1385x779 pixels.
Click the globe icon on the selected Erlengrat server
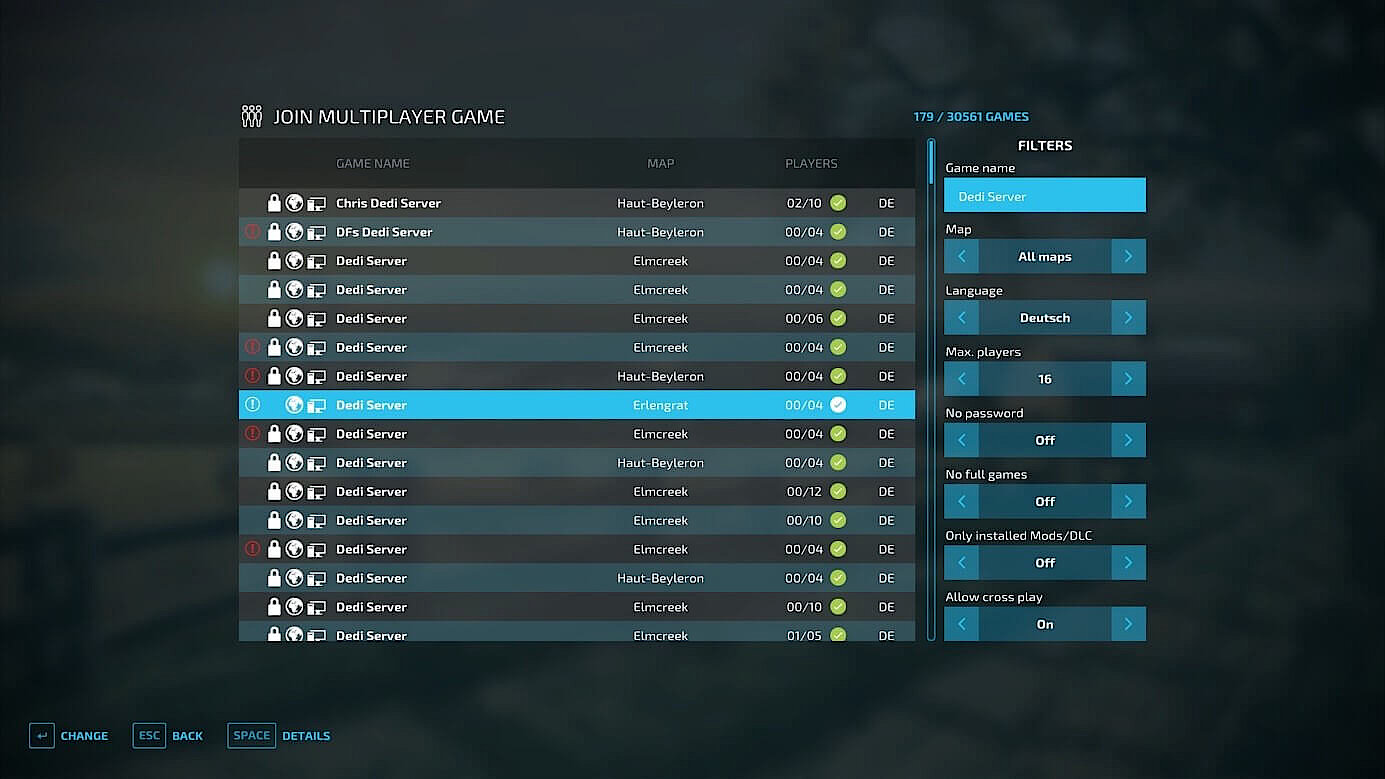[x=295, y=405]
